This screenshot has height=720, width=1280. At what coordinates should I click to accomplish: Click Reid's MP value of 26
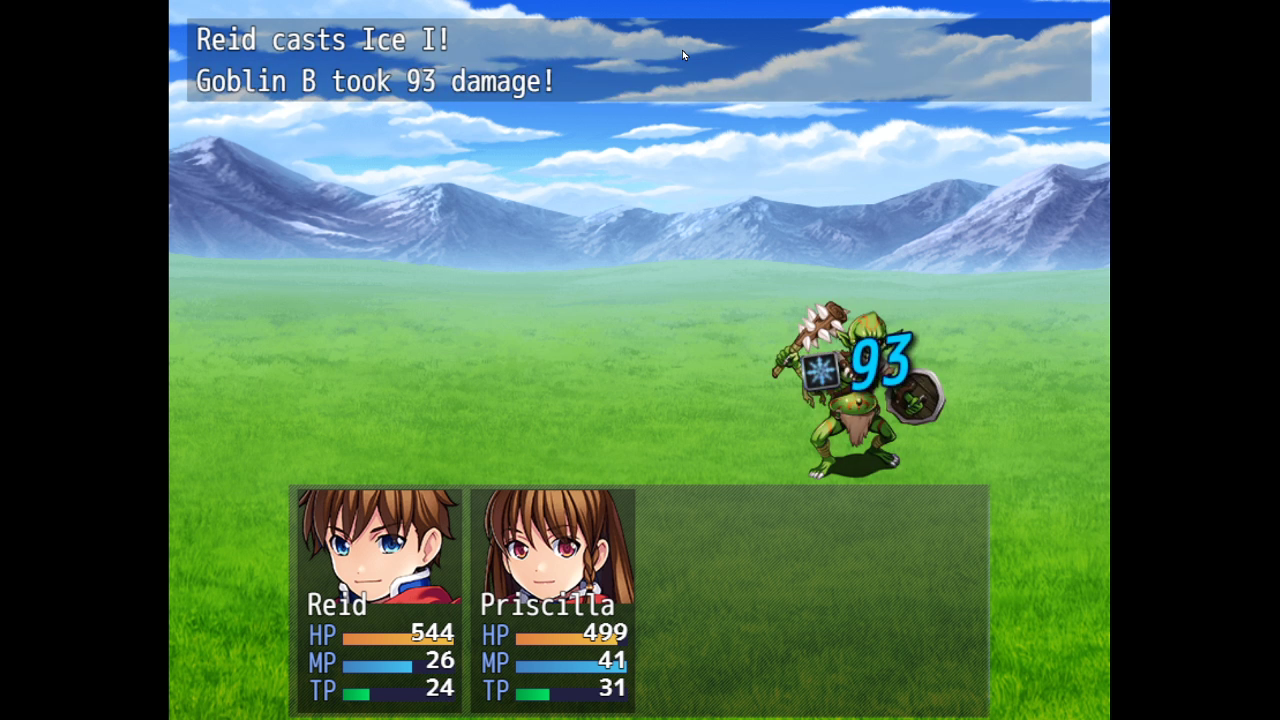(x=440, y=662)
